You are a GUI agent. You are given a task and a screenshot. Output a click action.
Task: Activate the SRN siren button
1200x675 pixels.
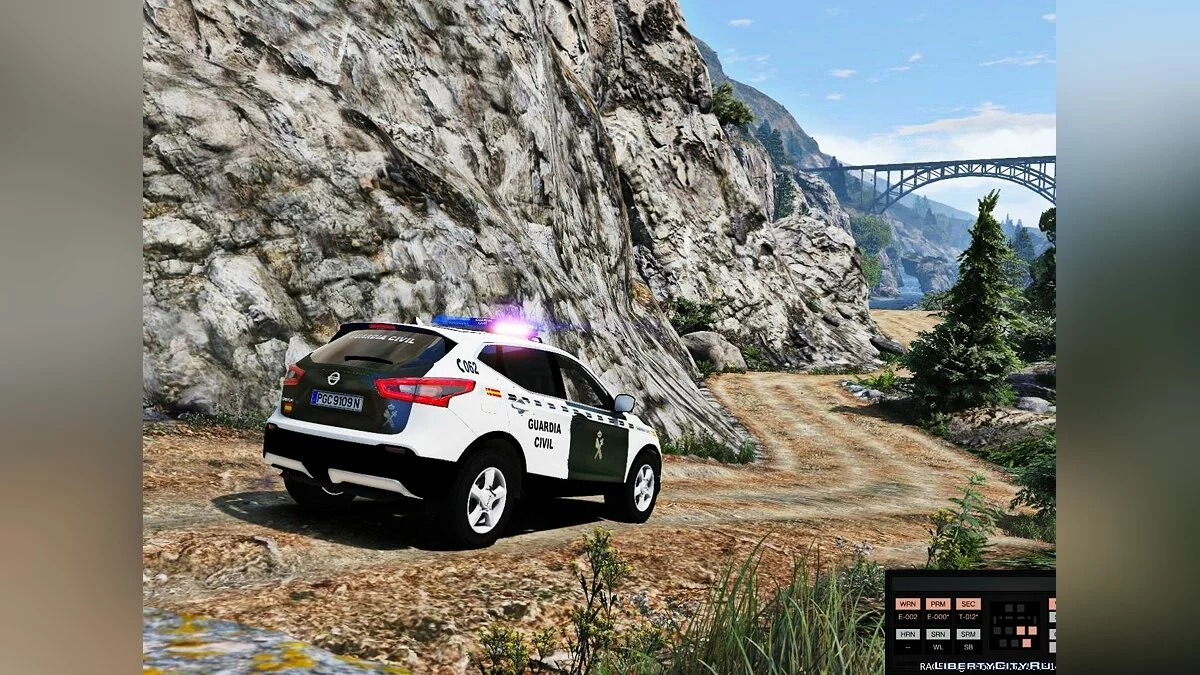[x=938, y=634]
